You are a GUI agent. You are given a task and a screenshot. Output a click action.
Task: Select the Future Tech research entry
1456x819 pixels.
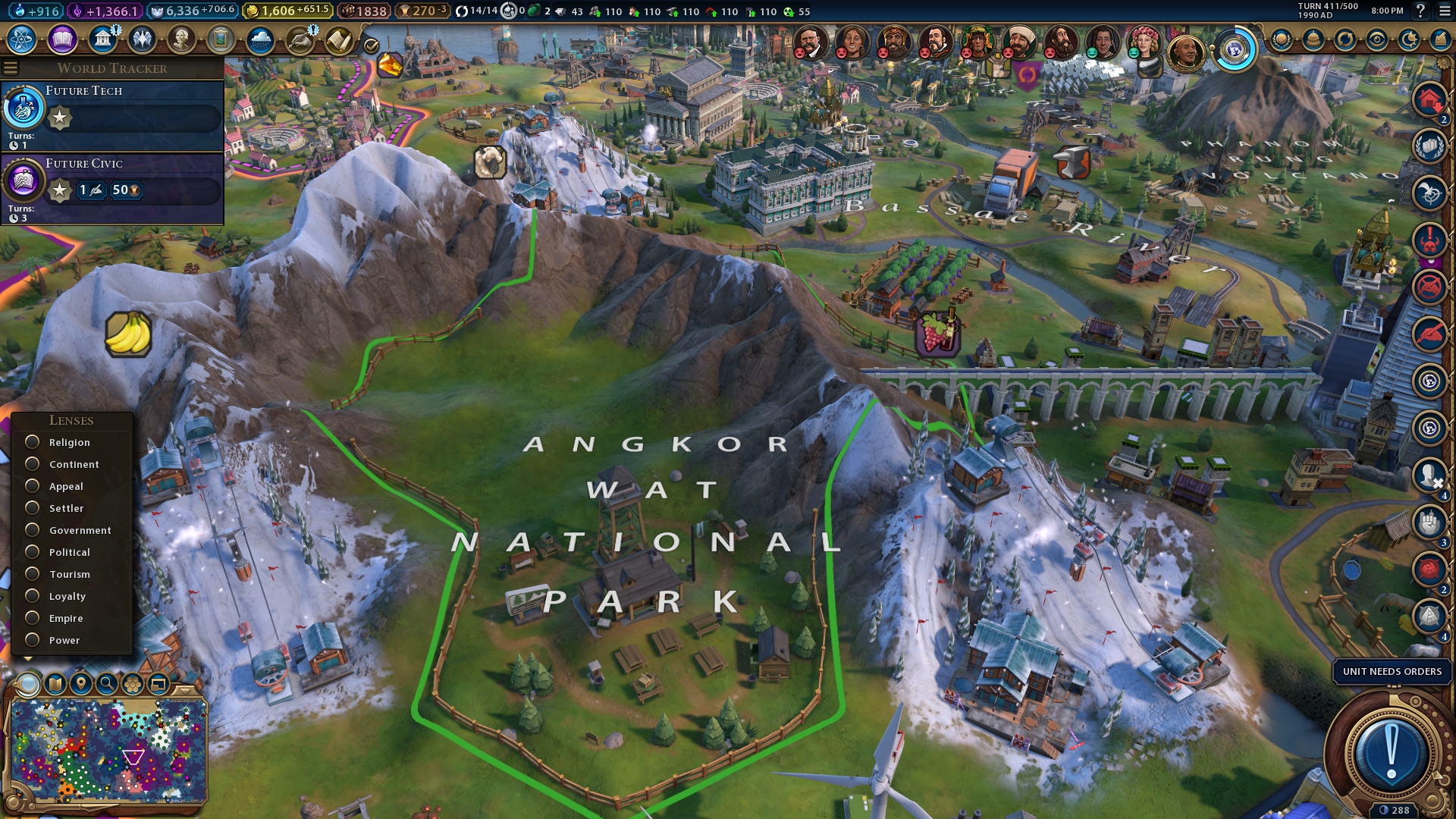click(x=112, y=115)
